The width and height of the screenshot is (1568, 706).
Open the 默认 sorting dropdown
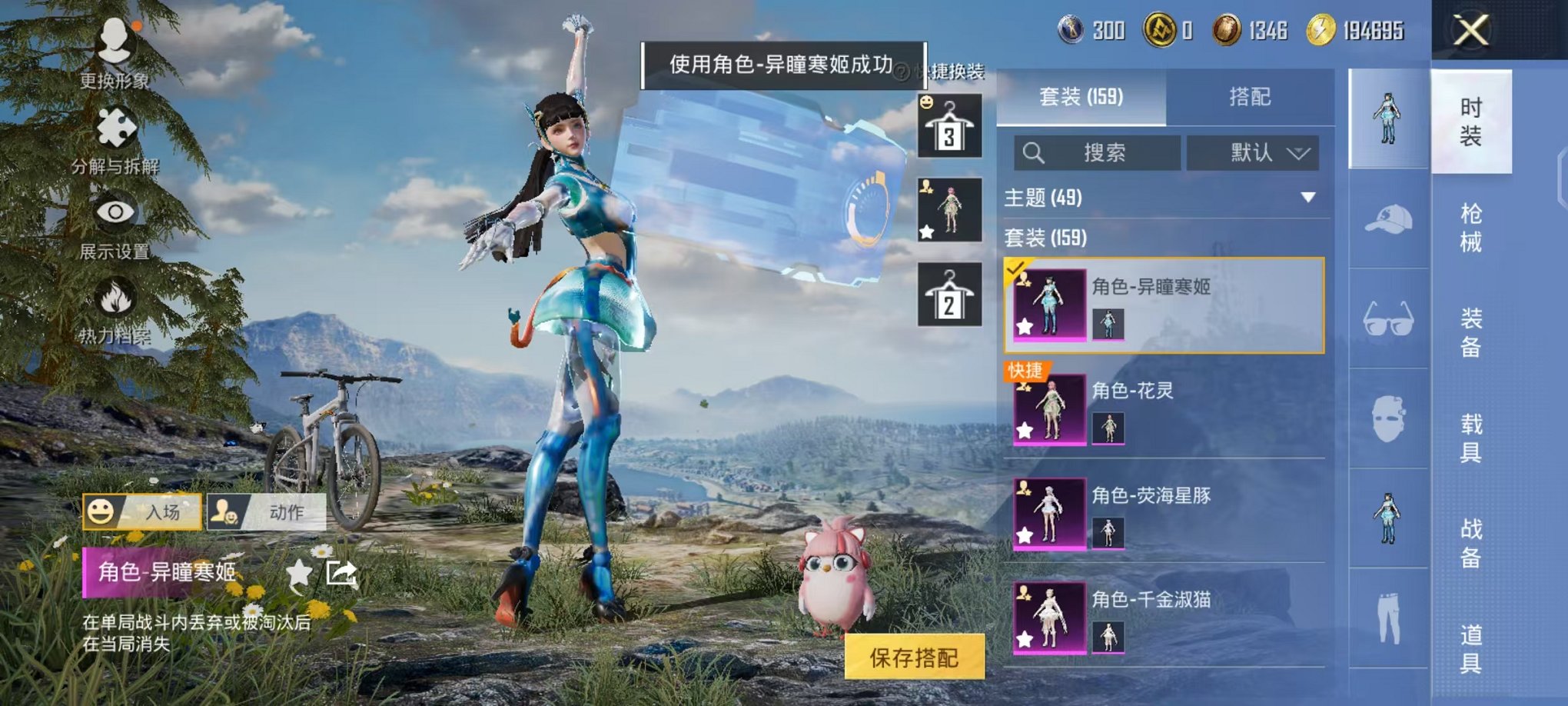pyautogui.click(x=1255, y=153)
